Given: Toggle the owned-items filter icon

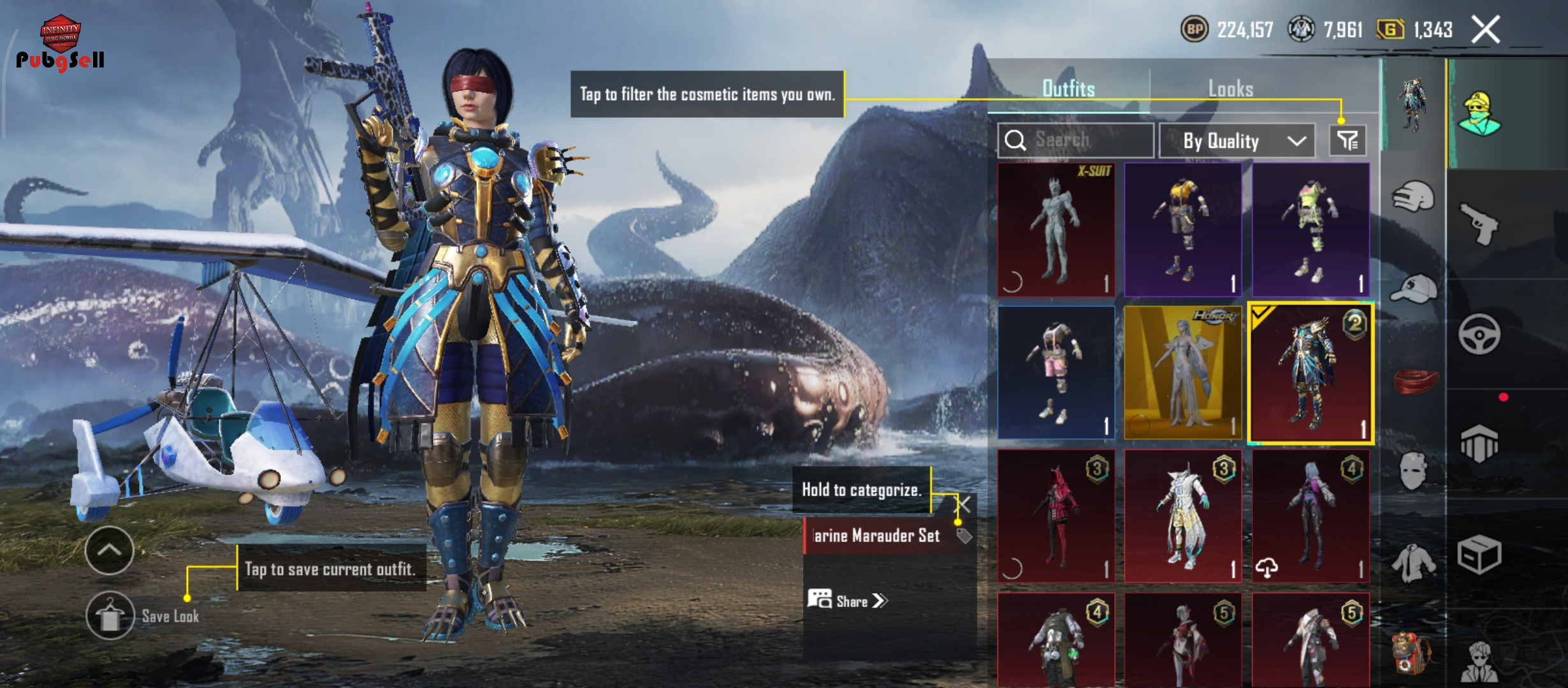Looking at the screenshot, I should (1347, 141).
